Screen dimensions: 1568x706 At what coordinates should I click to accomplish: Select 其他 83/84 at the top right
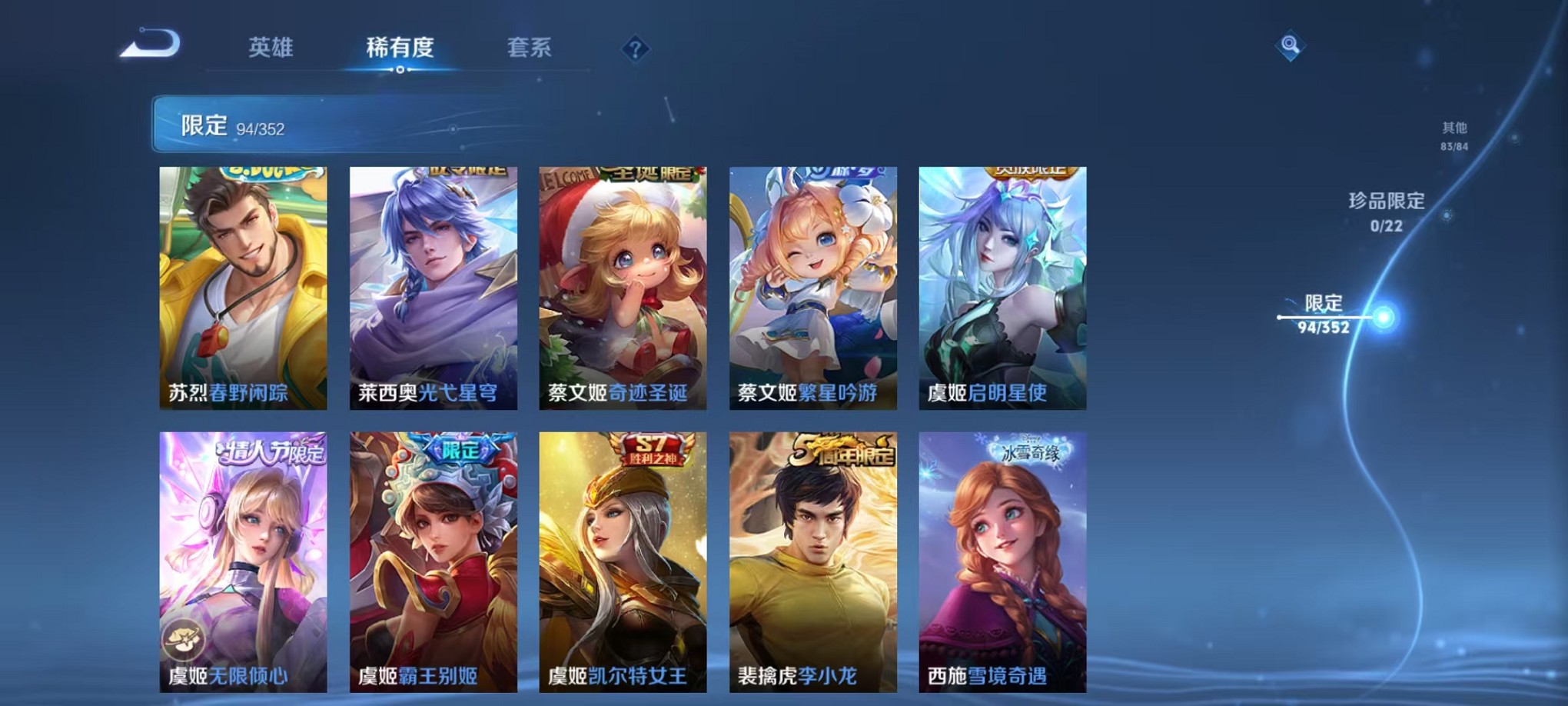point(1455,137)
